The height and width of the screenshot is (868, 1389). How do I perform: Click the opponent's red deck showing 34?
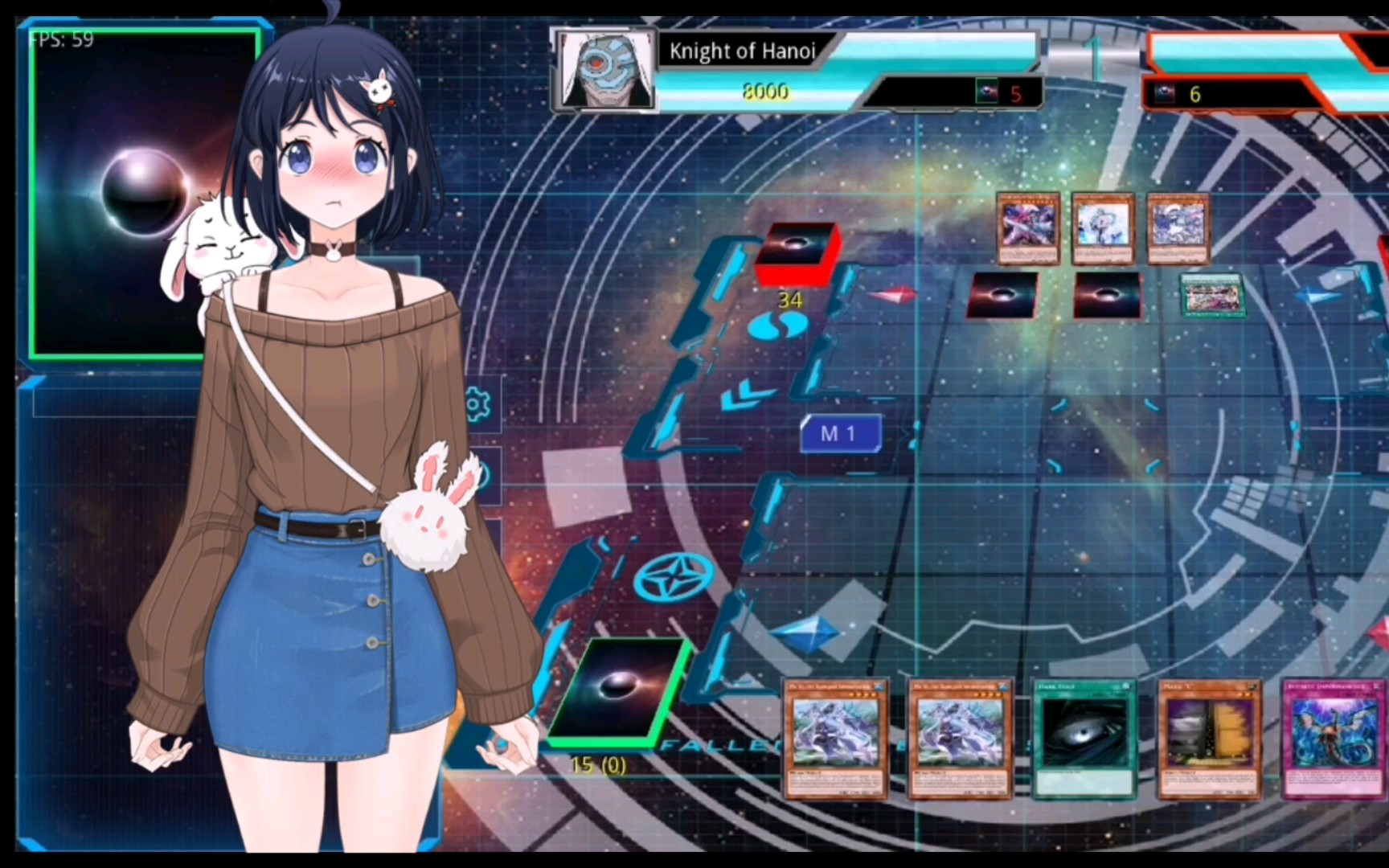(796, 253)
